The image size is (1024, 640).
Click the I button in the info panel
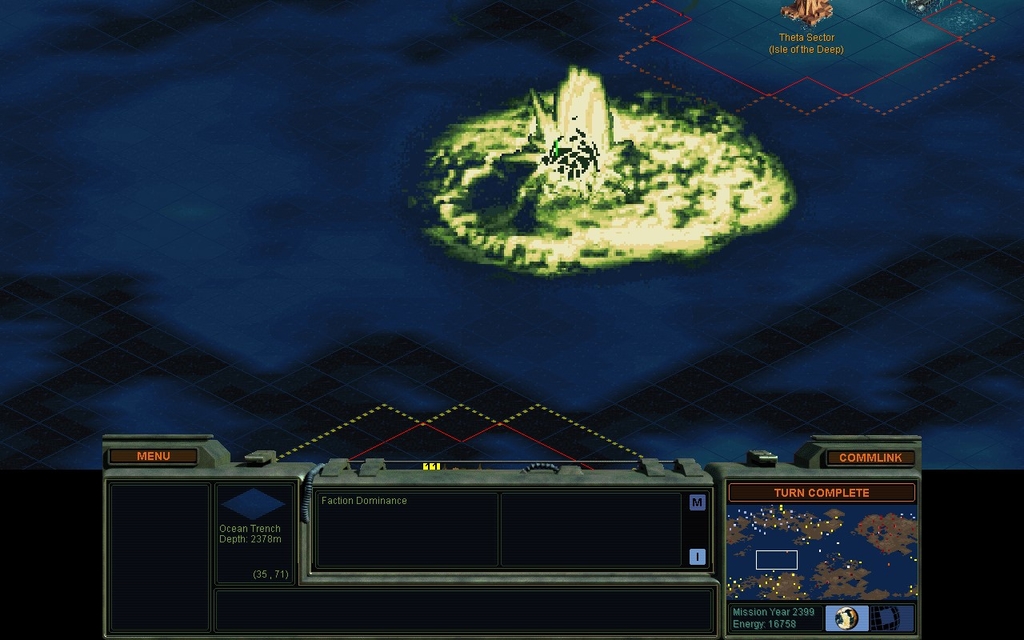(697, 557)
